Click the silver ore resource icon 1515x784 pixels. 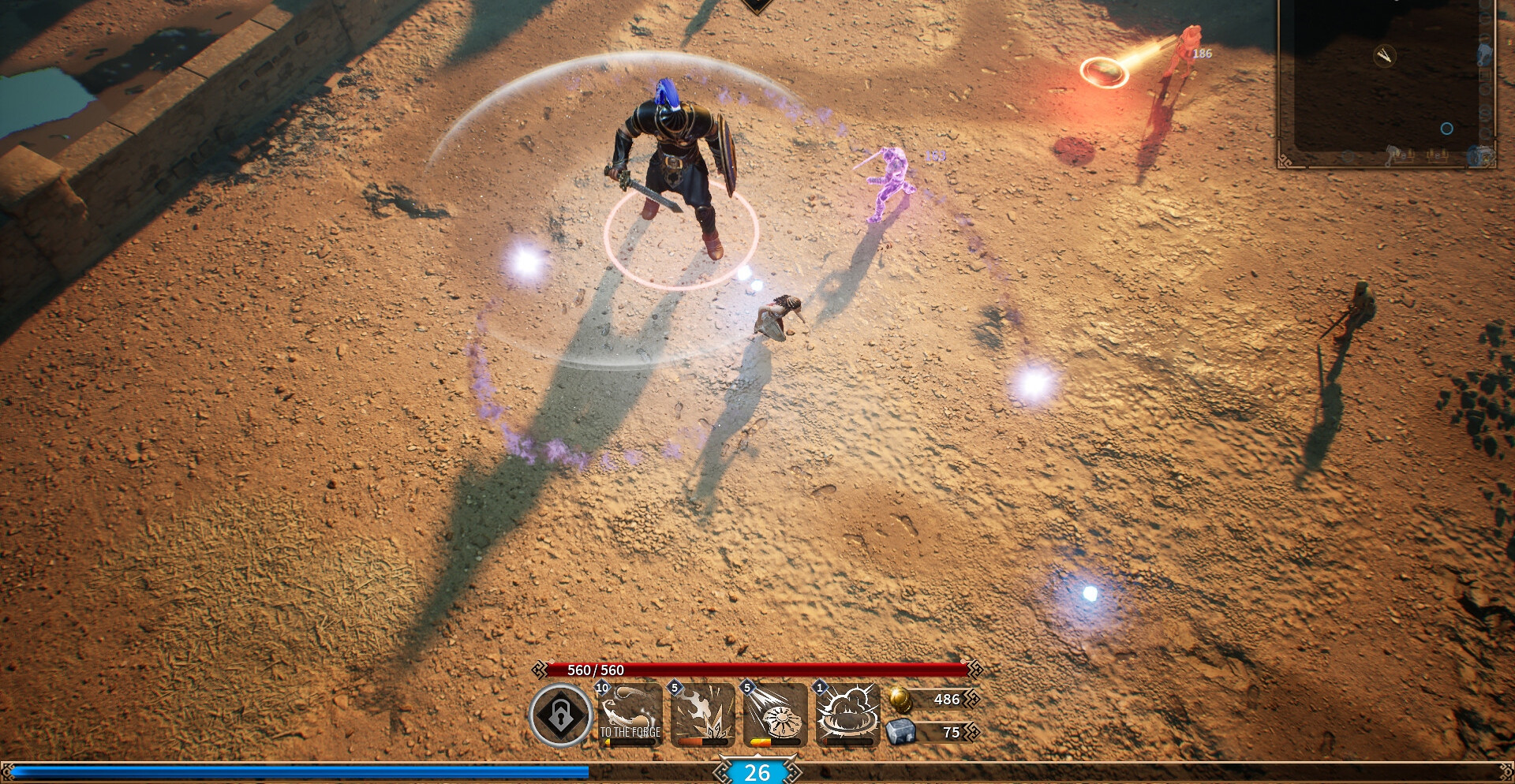[900, 732]
